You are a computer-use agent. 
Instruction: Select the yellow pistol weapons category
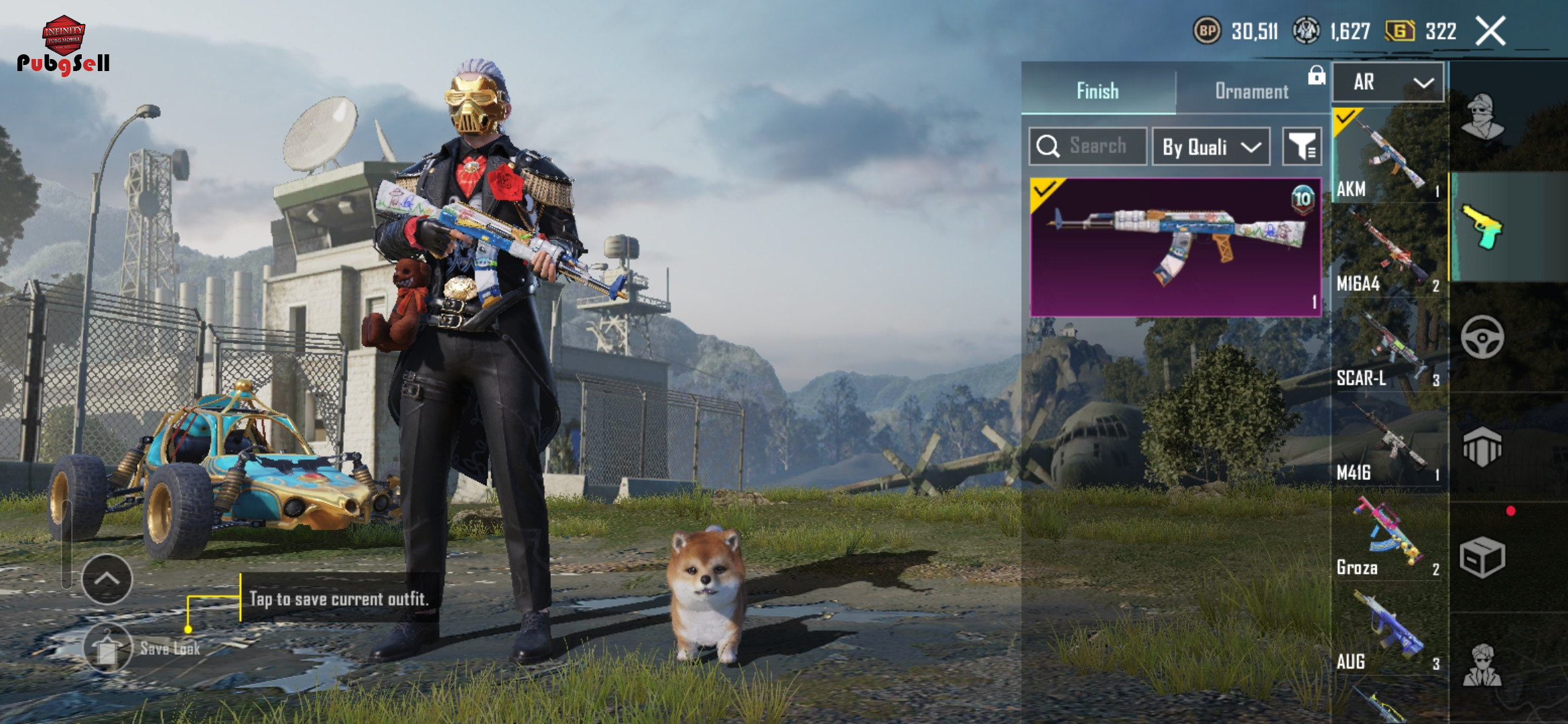(x=1482, y=227)
